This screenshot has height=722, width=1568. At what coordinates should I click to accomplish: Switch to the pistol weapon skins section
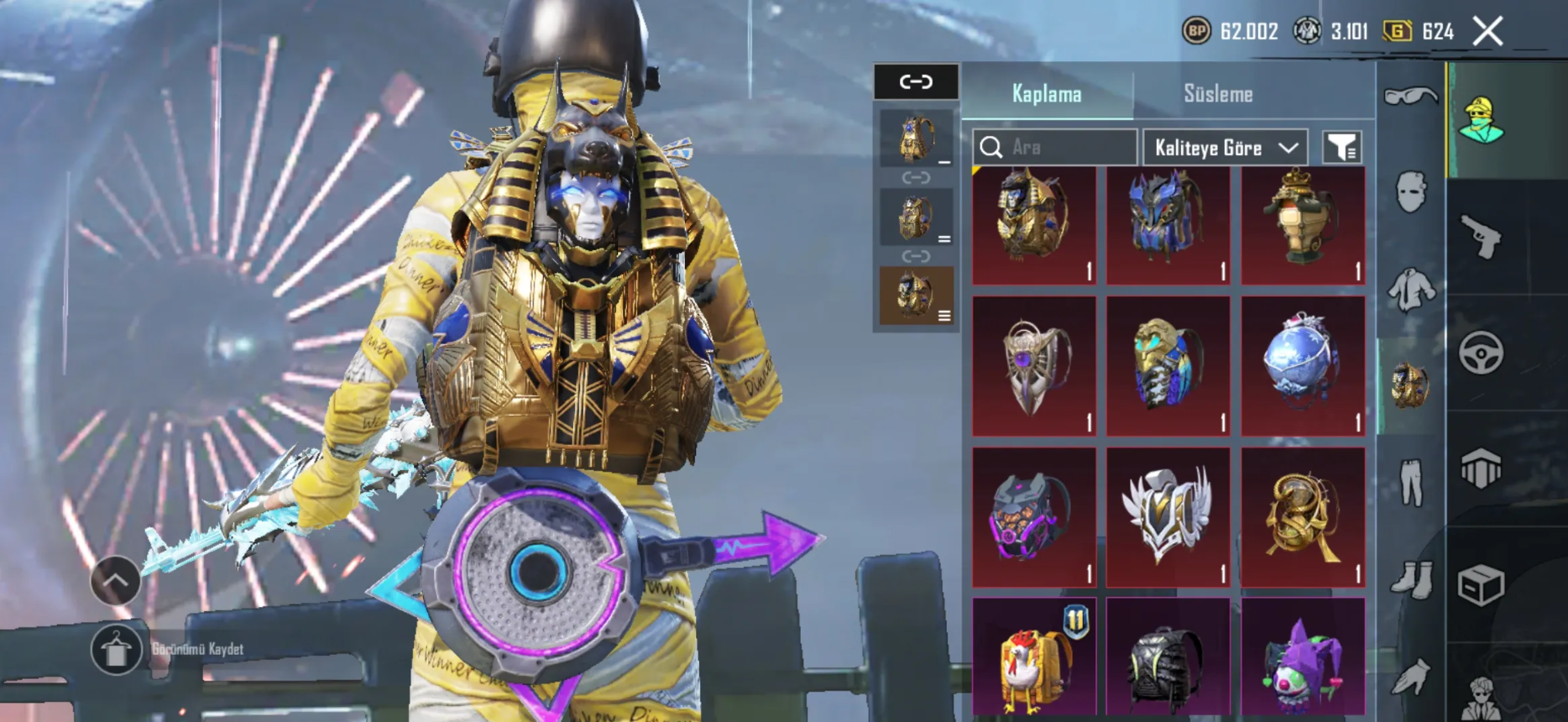[x=1482, y=236]
